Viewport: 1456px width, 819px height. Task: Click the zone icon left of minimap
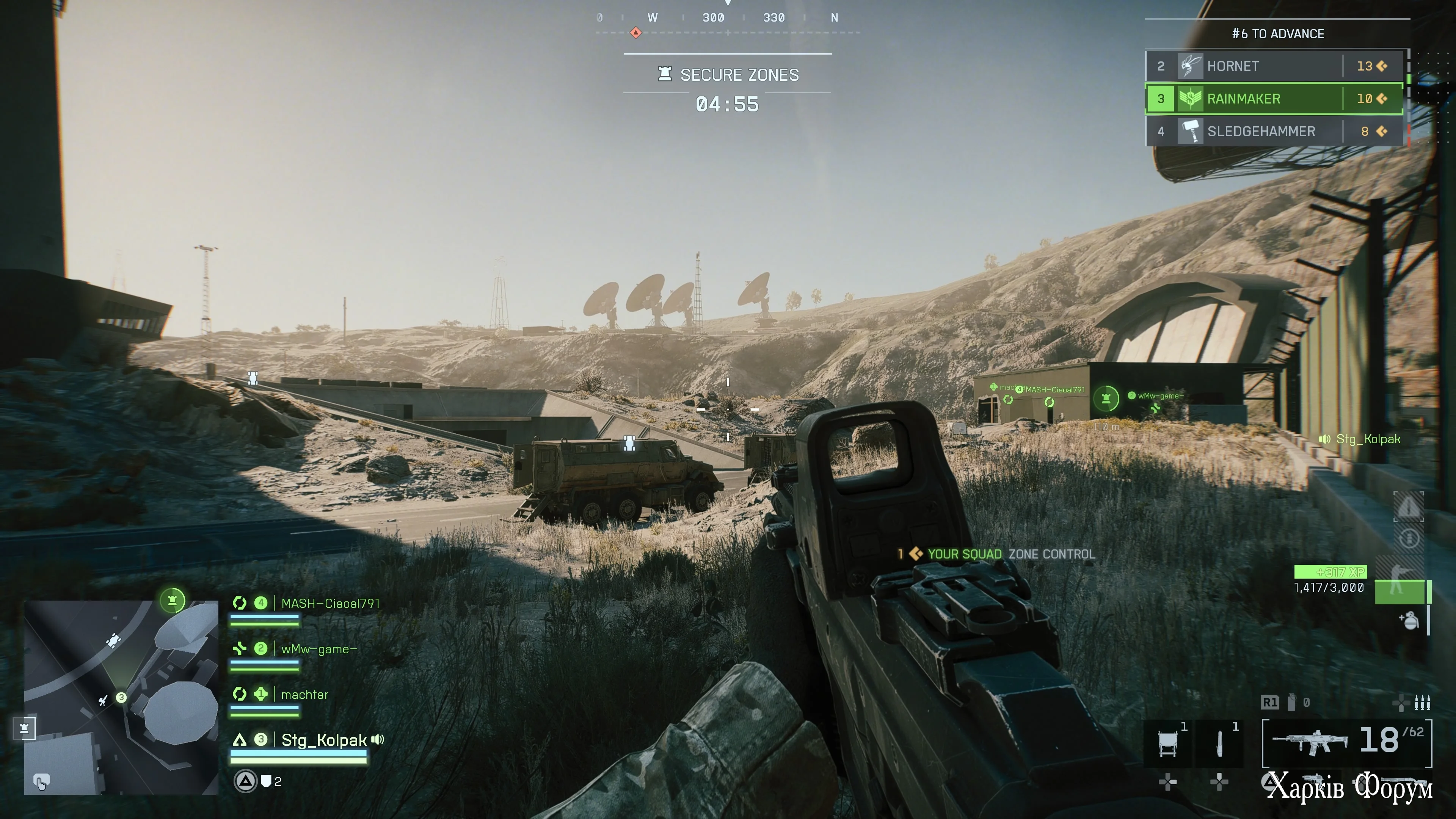pos(24,728)
